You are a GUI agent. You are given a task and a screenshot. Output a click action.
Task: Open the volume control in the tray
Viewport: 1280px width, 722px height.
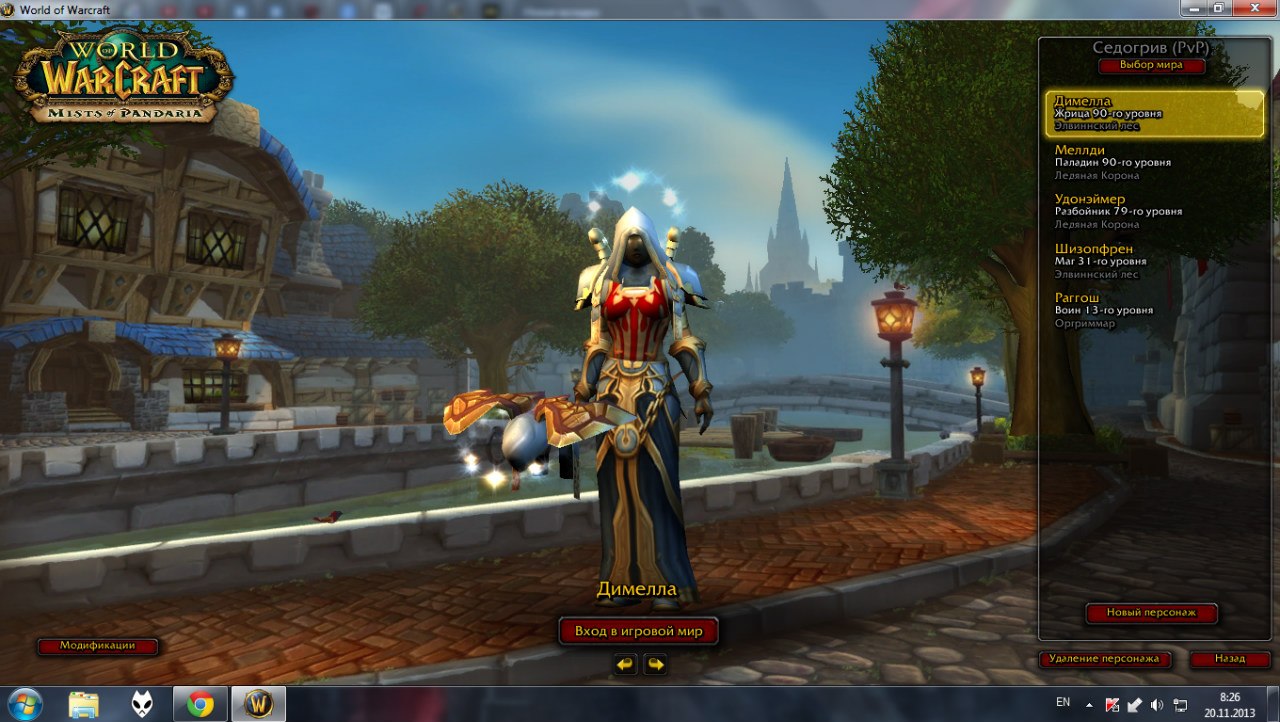click(1156, 705)
